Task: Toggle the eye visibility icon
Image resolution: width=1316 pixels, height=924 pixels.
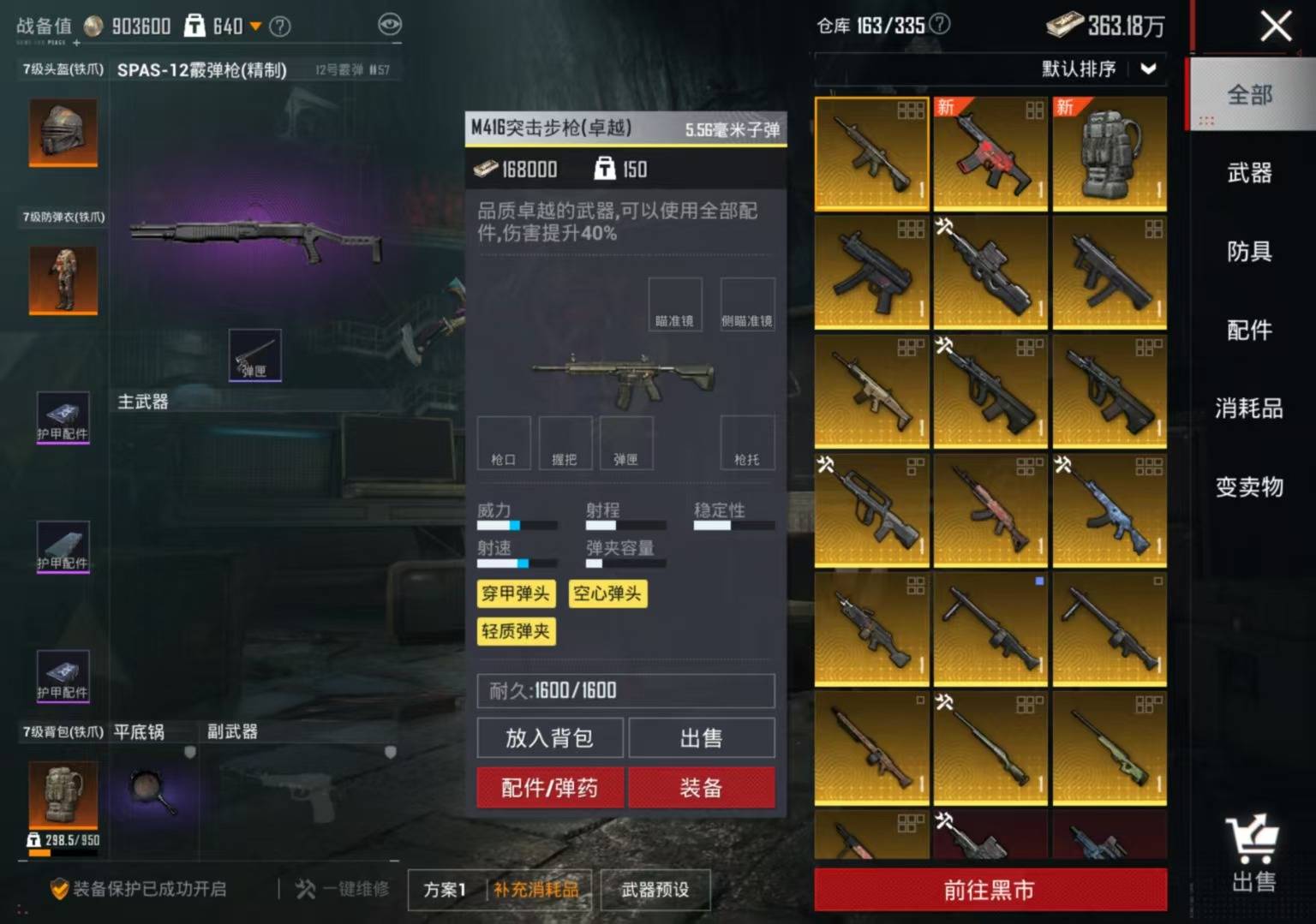Action: pos(390,25)
